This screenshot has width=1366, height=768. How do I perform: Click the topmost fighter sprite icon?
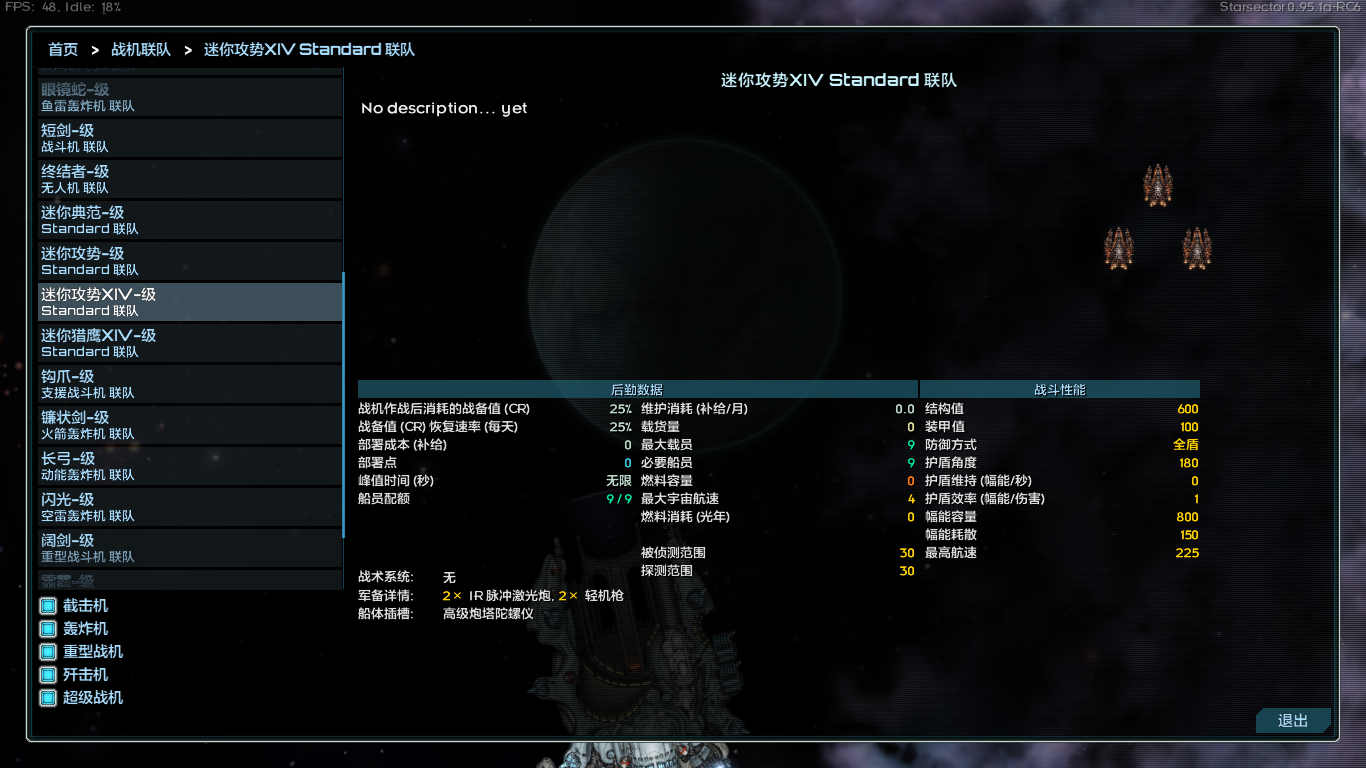(1158, 185)
